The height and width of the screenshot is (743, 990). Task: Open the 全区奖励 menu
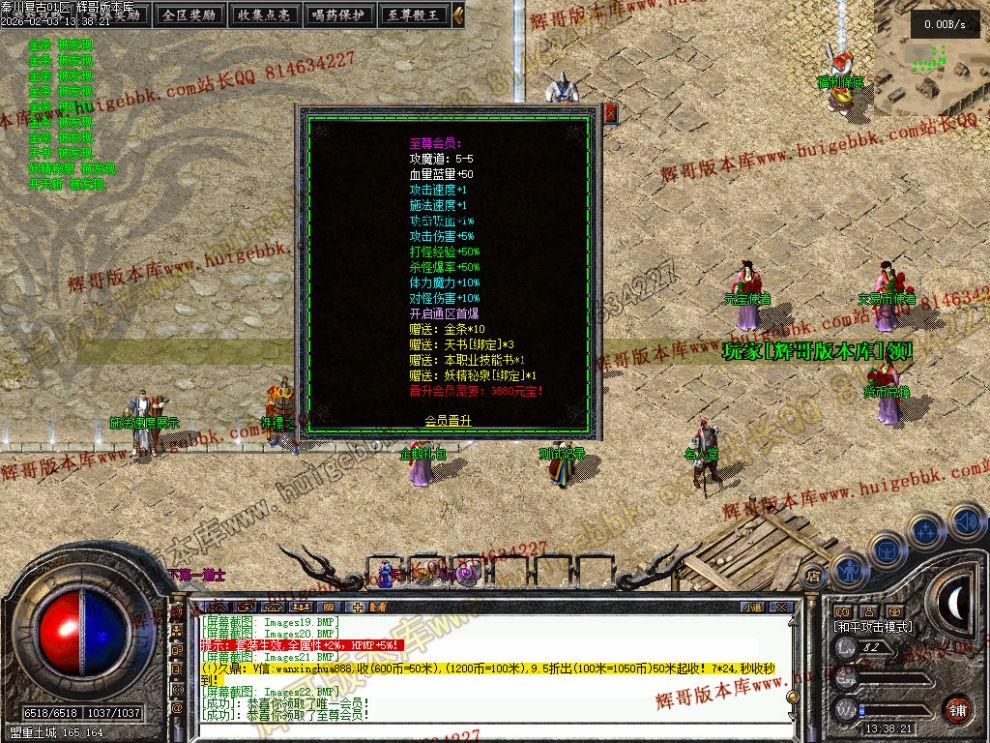187,15
